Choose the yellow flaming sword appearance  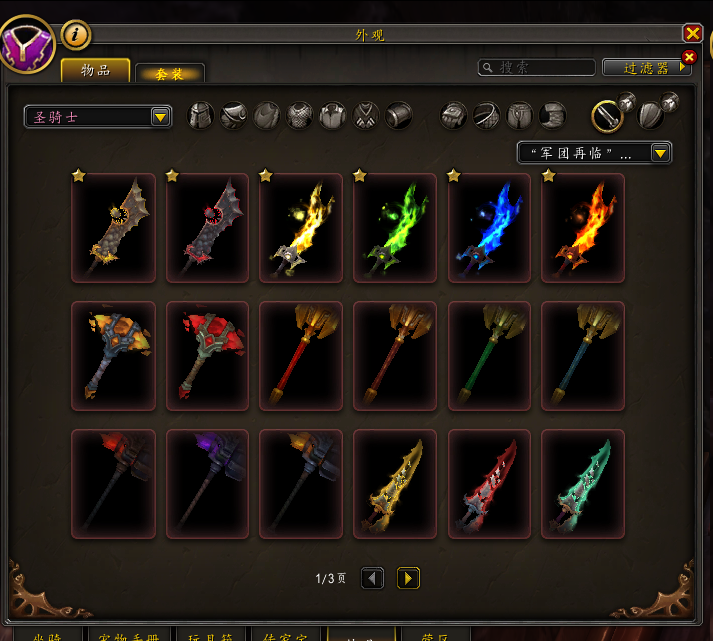click(301, 228)
